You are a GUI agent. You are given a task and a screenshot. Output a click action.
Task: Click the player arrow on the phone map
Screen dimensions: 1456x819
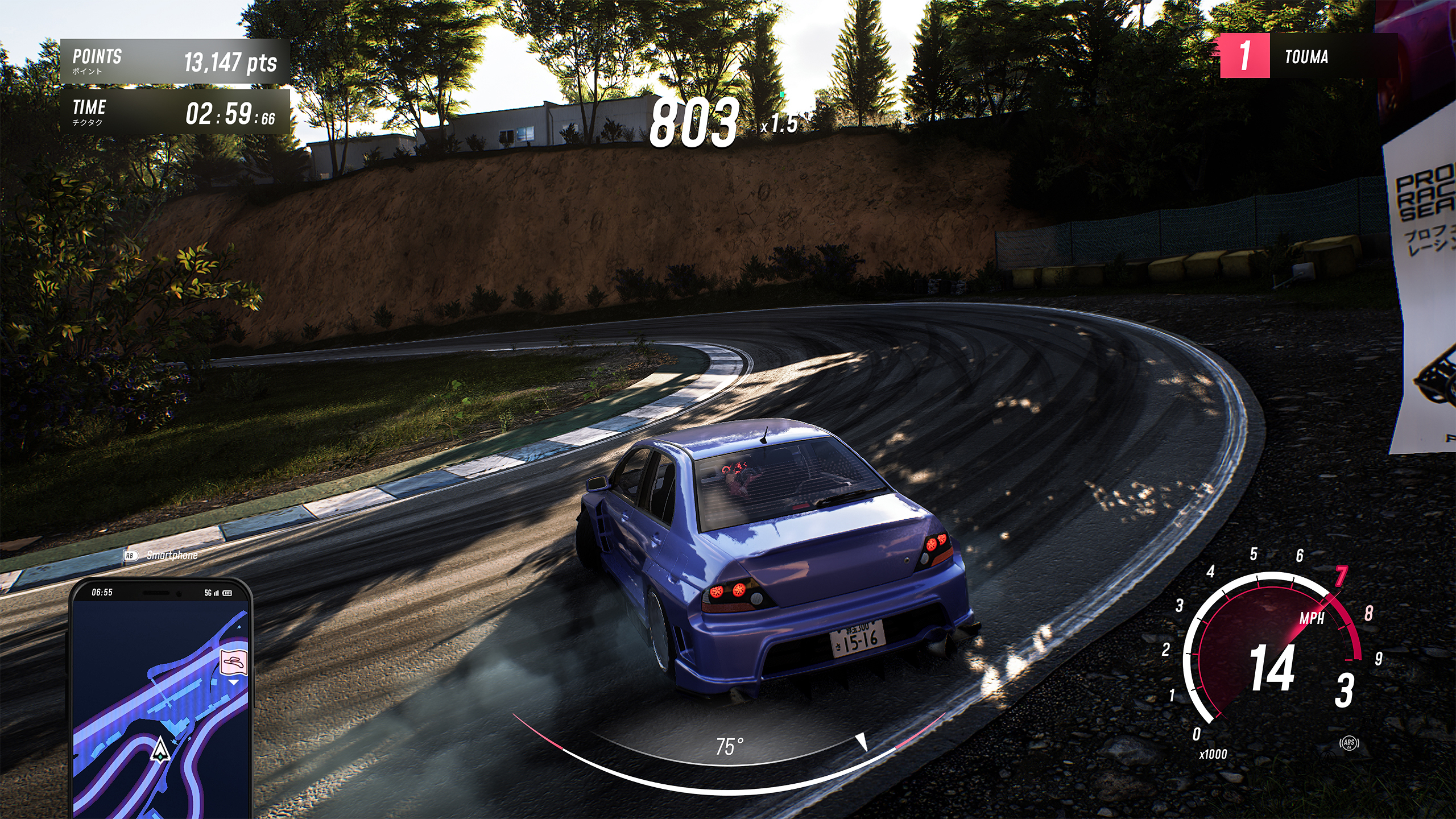click(x=160, y=749)
